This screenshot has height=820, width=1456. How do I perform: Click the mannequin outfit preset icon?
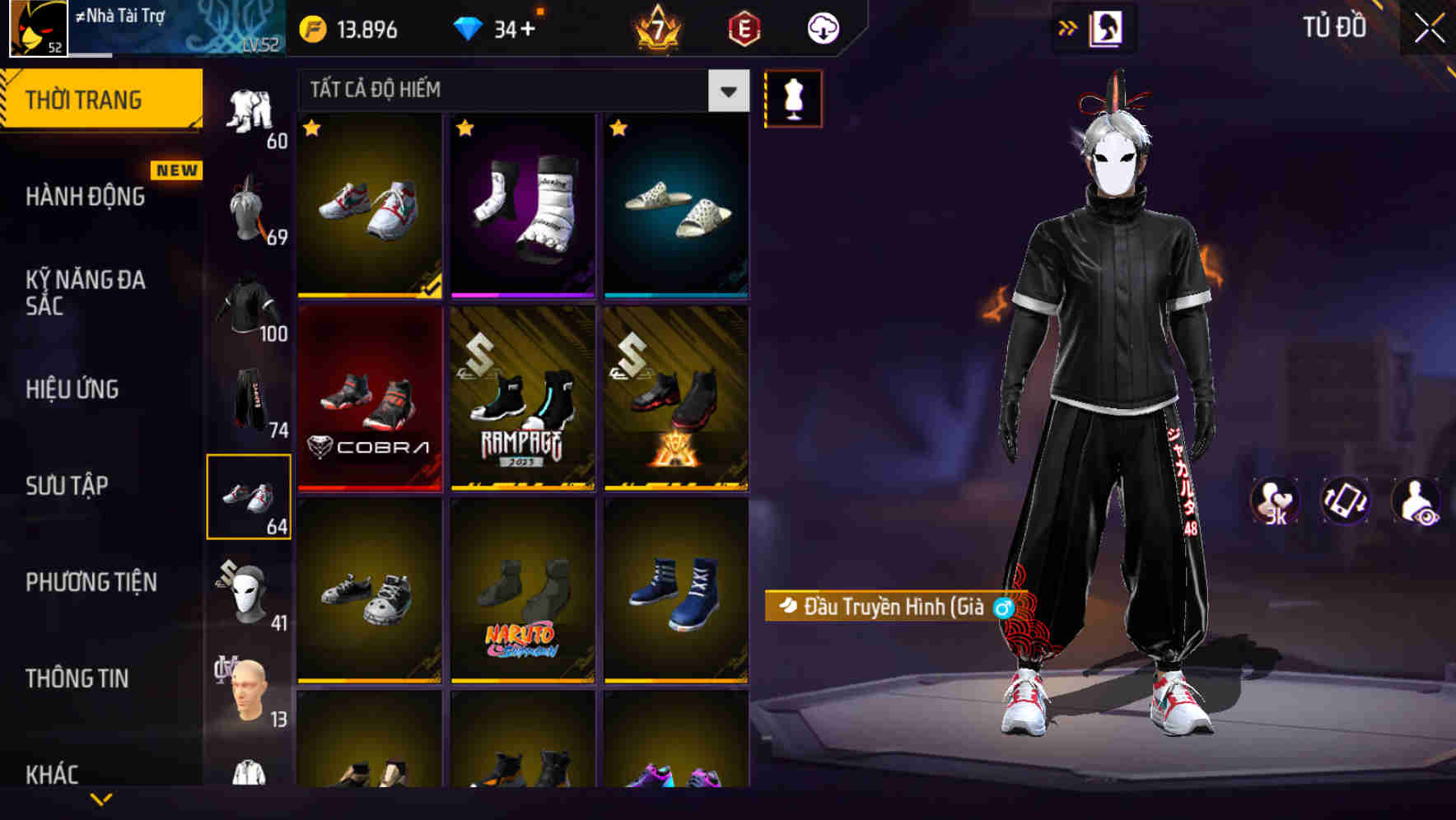793,99
